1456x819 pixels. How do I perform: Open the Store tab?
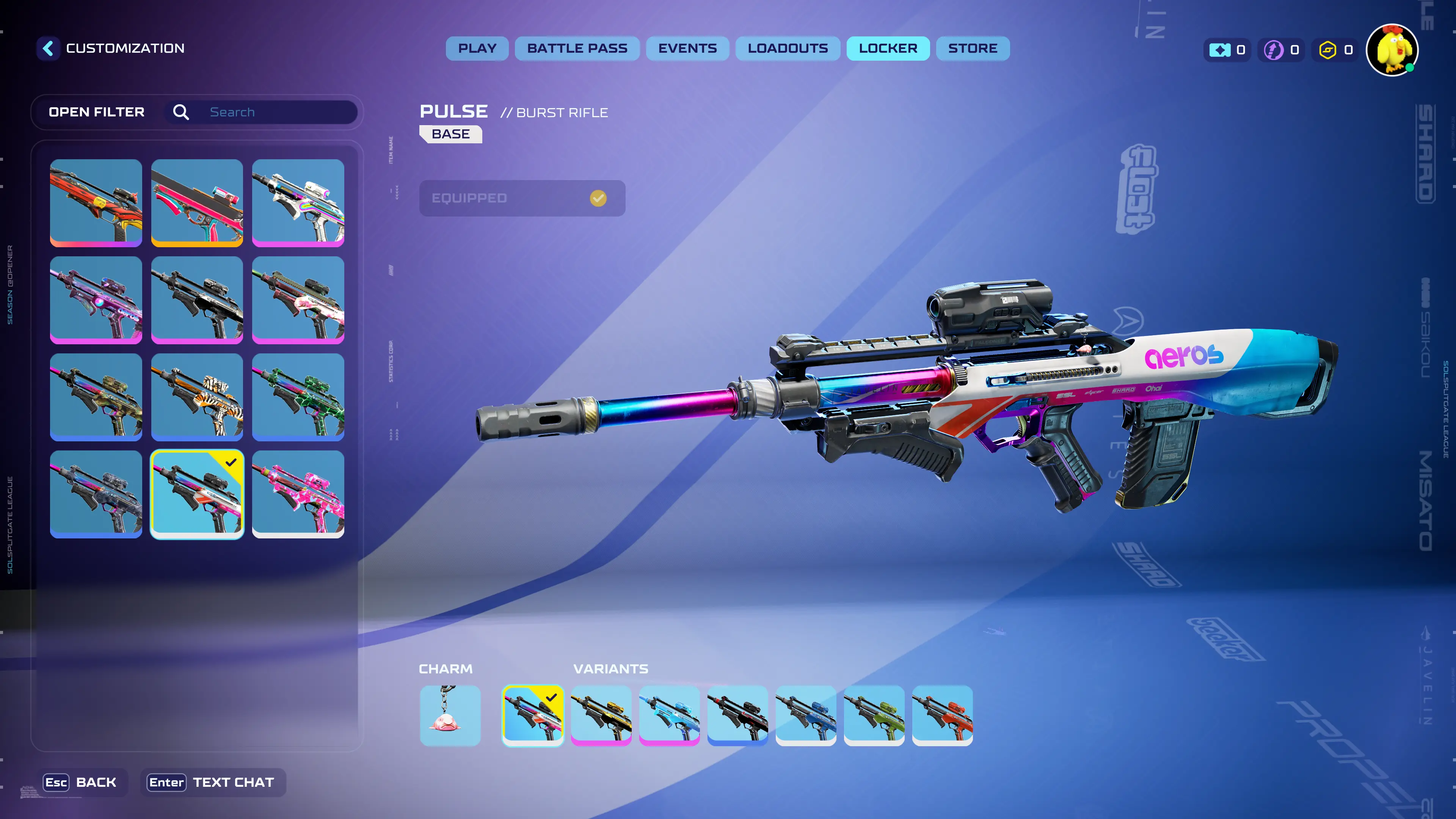973,49
